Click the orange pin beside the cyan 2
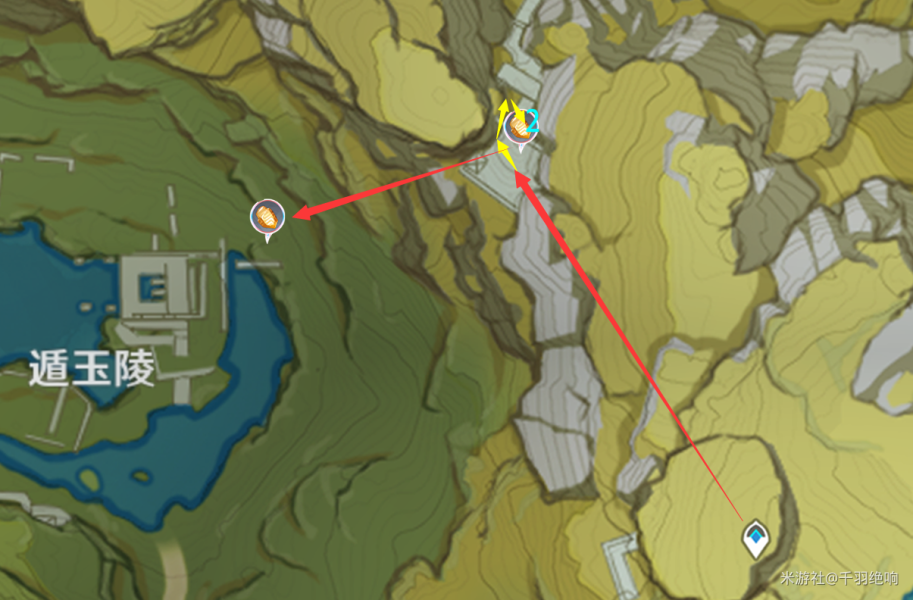 click(x=516, y=127)
